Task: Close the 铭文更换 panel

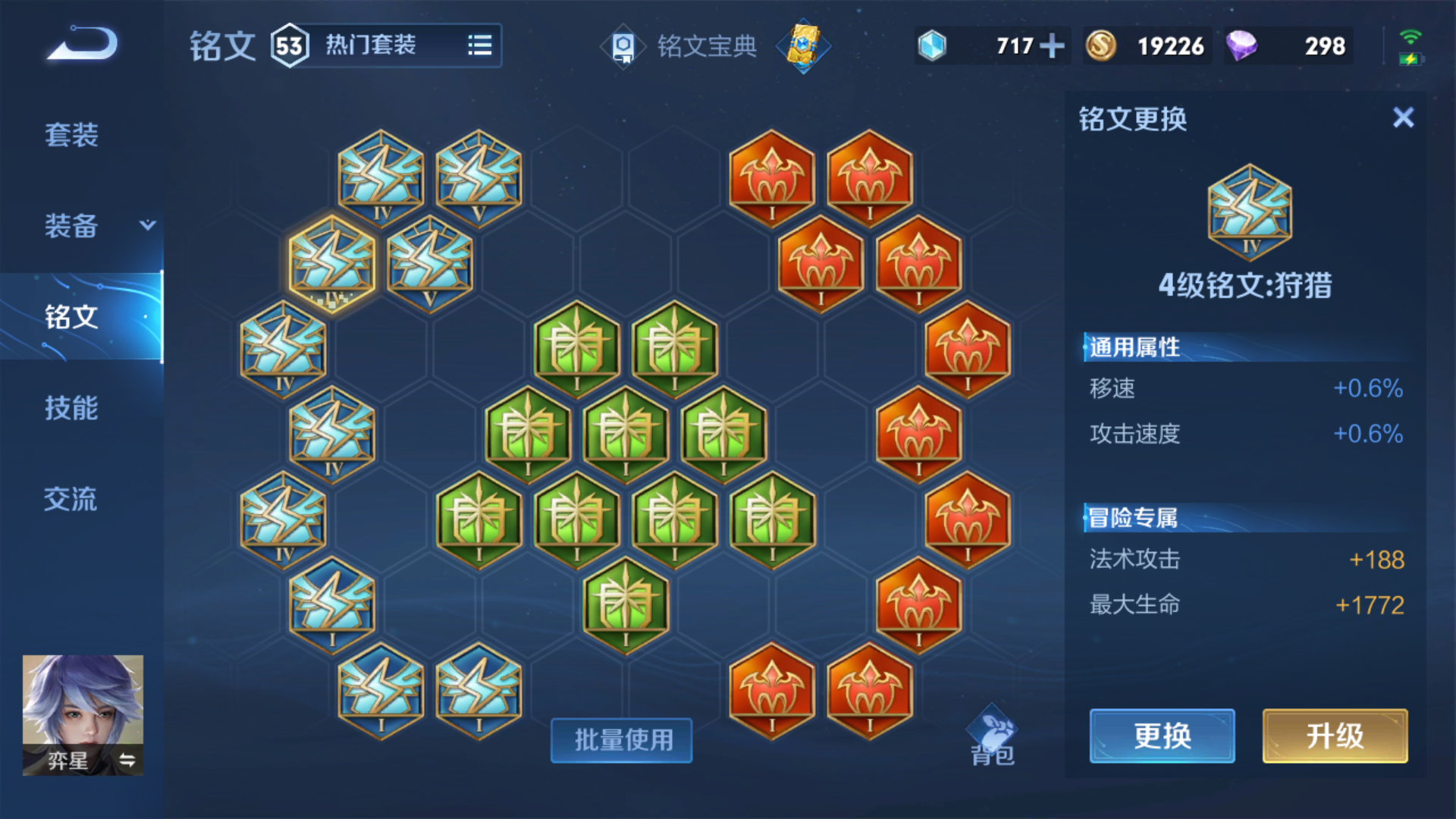Action: (x=1404, y=118)
